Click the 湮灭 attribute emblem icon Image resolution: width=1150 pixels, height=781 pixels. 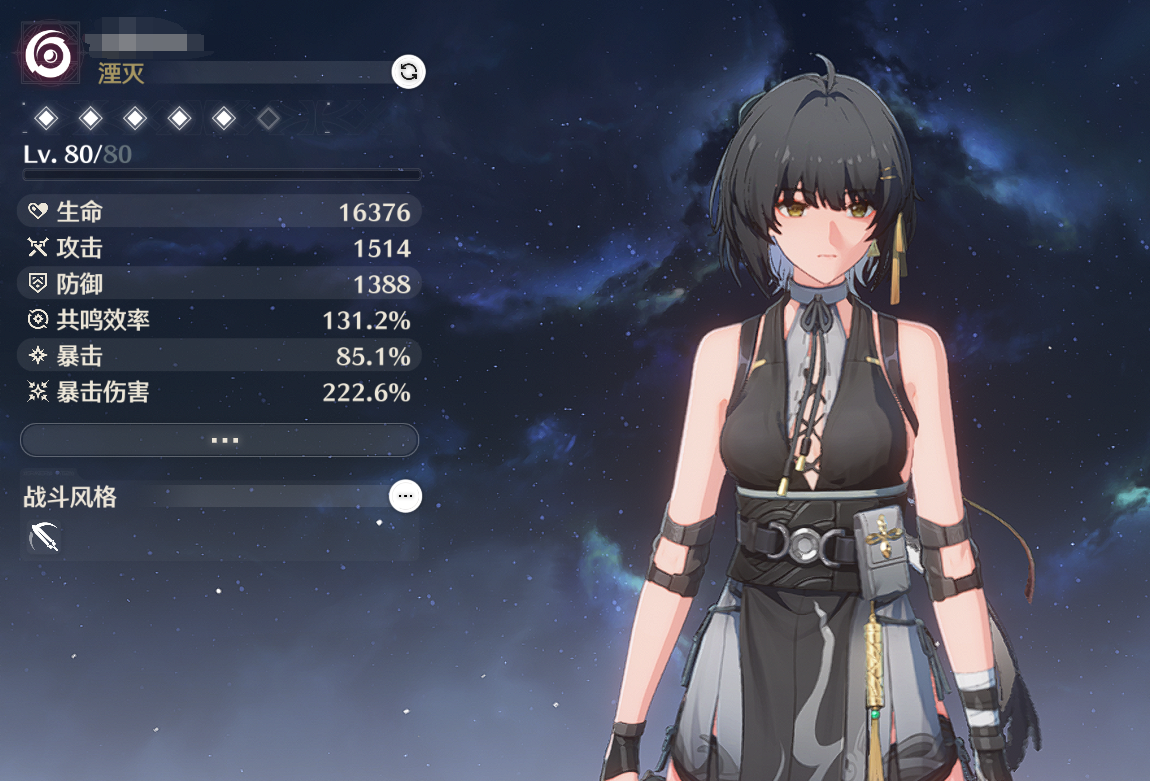pos(47,56)
